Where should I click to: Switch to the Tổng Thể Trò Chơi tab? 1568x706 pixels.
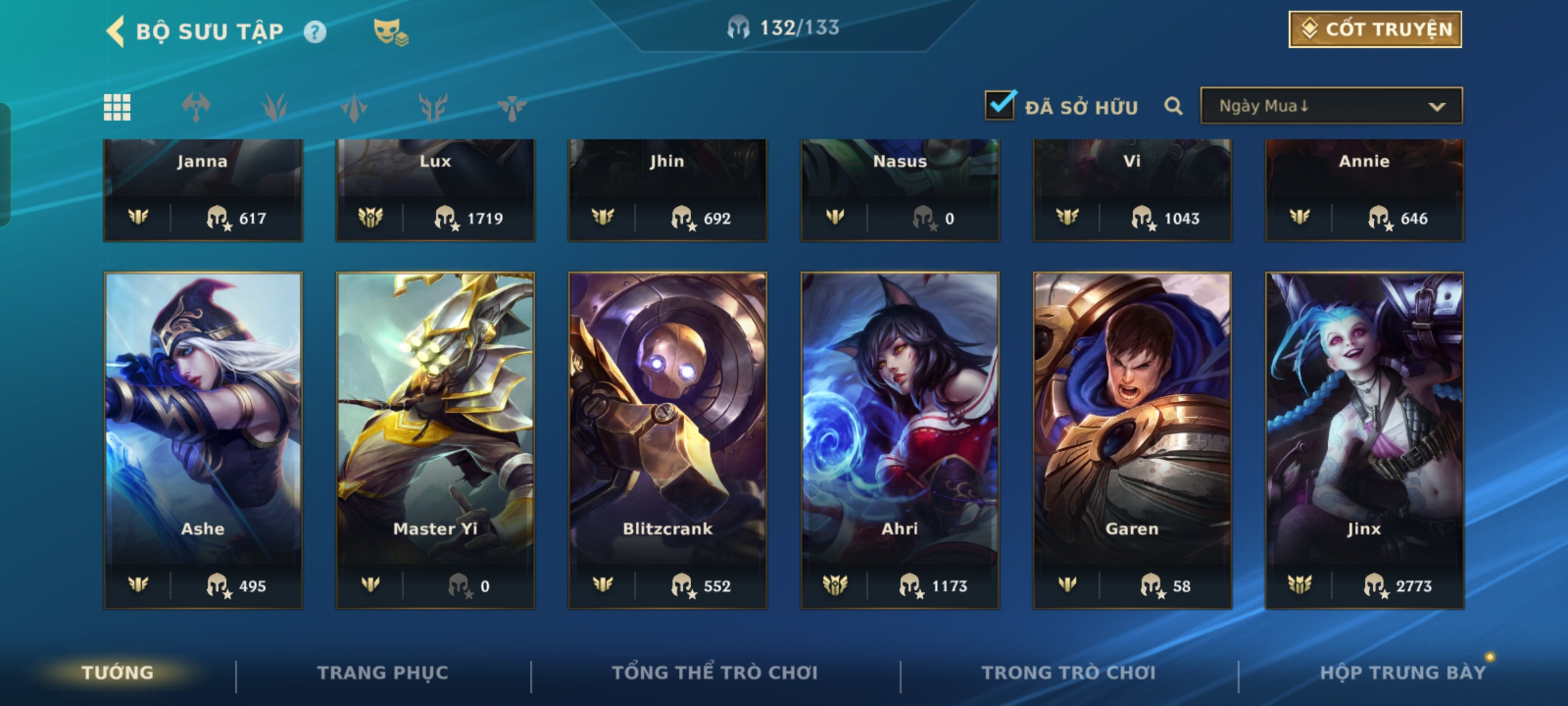tap(715, 673)
